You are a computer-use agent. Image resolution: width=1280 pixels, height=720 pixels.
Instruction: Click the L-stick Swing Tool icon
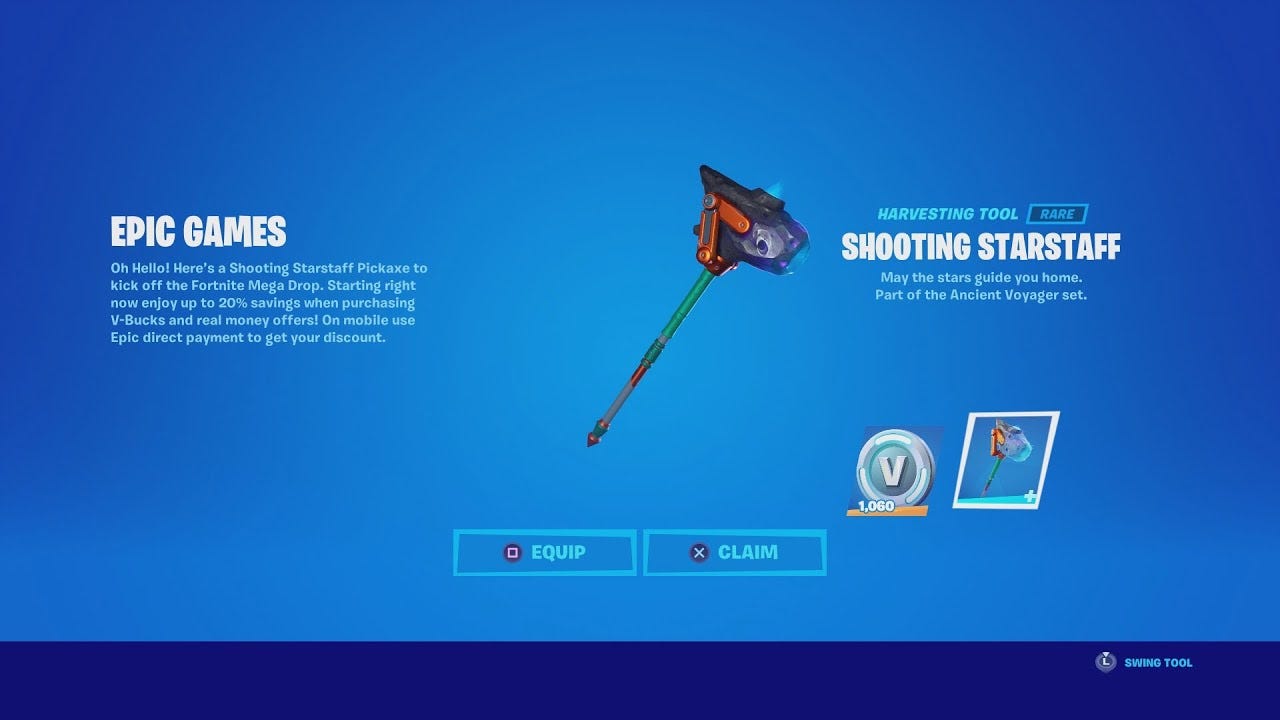point(1107,662)
